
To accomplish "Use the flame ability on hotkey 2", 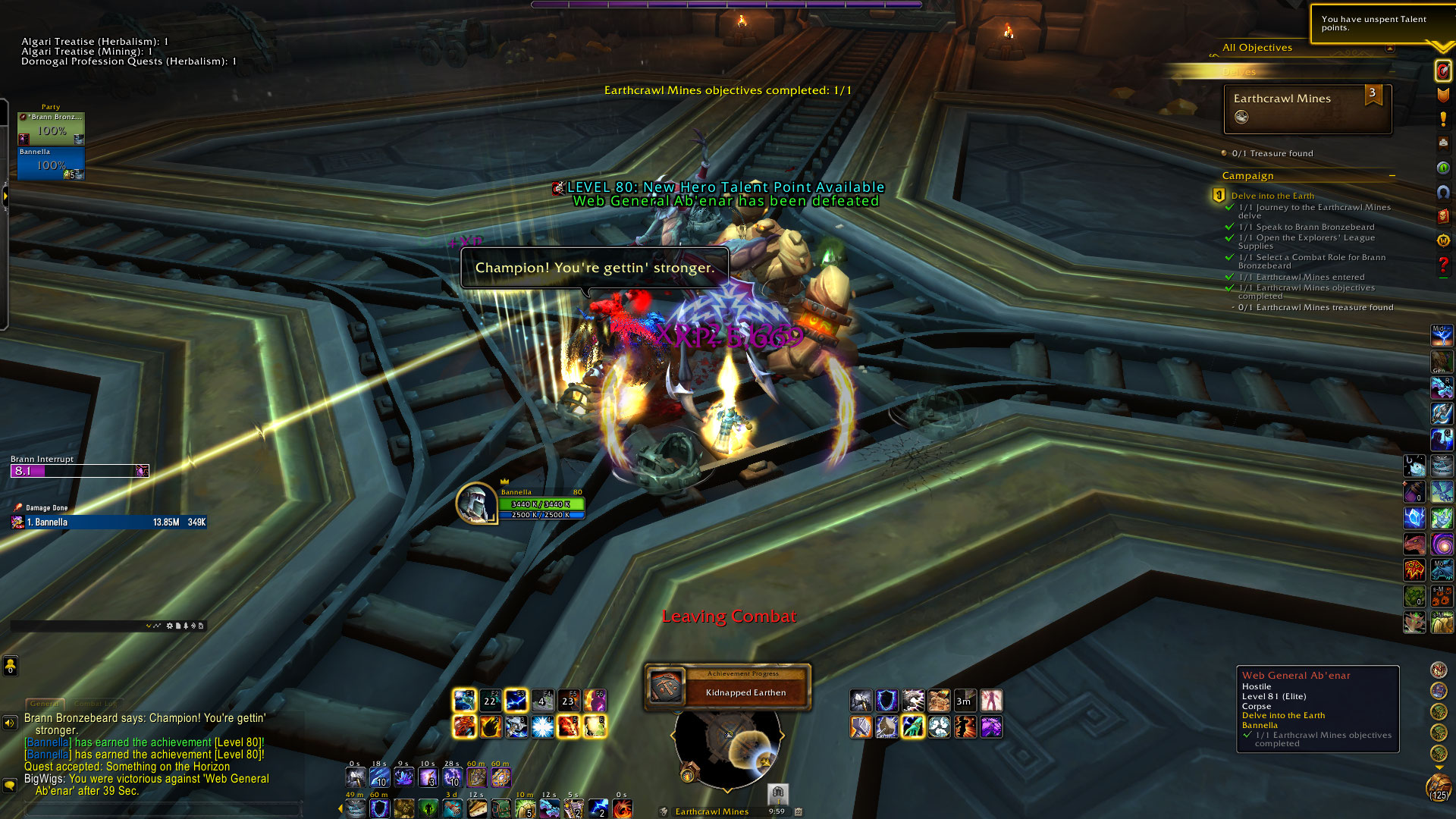I will (x=490, y=726).
